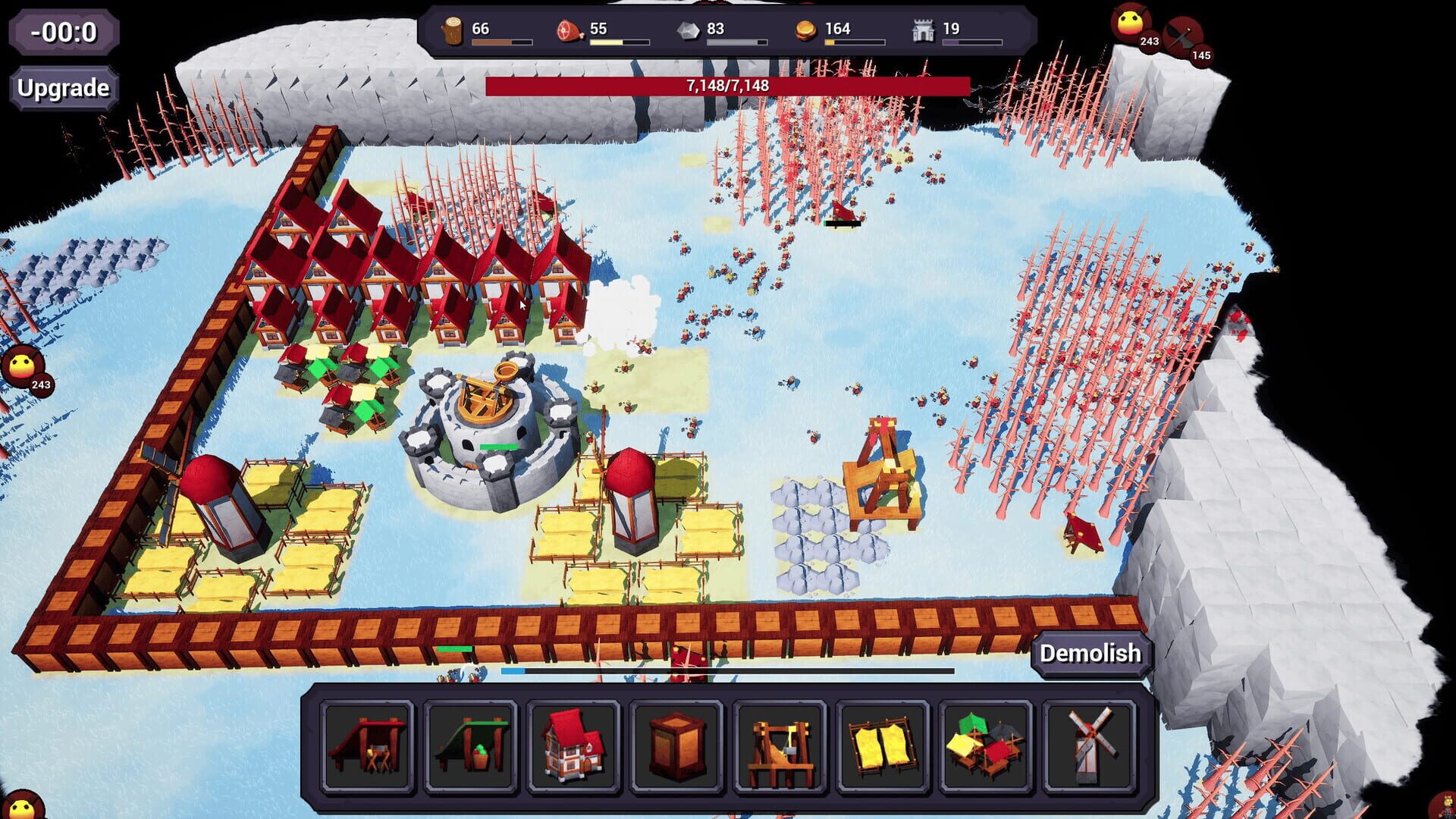This screenshot has width=1456, height=819.
Task: Click the castle gate icon showing 19
Action: pyautogui.click(x=923, y=29)
